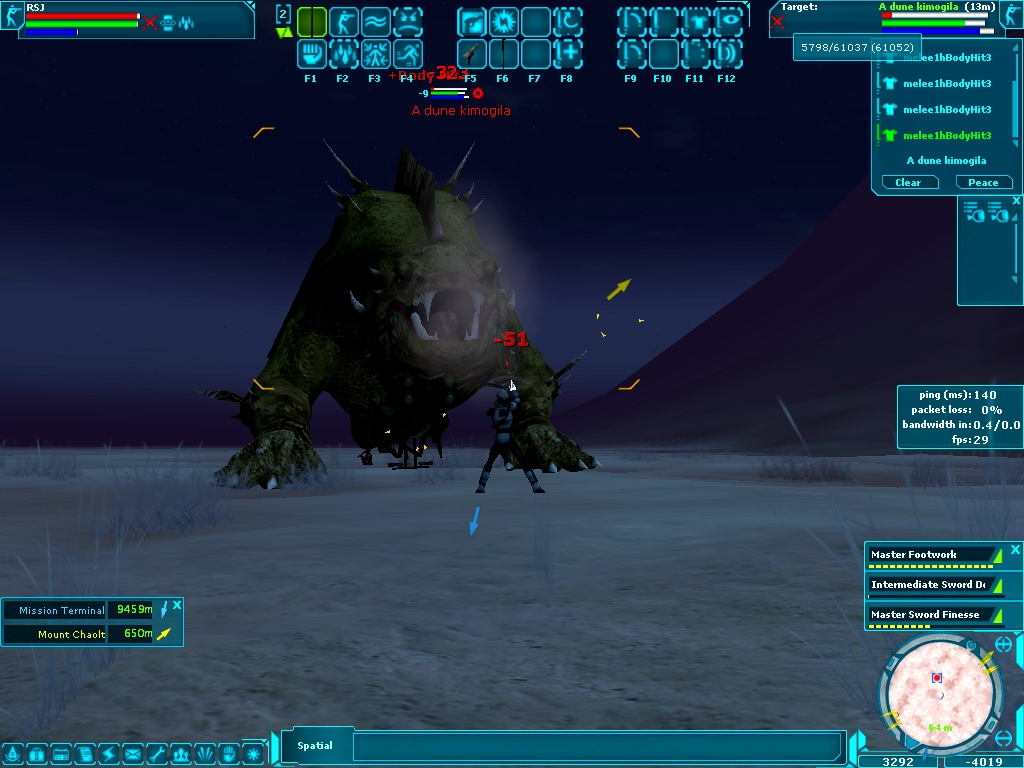This screenshot has height=768, width=1024.
Task: Use the medical plus toolbar slot
Action: 567,53
